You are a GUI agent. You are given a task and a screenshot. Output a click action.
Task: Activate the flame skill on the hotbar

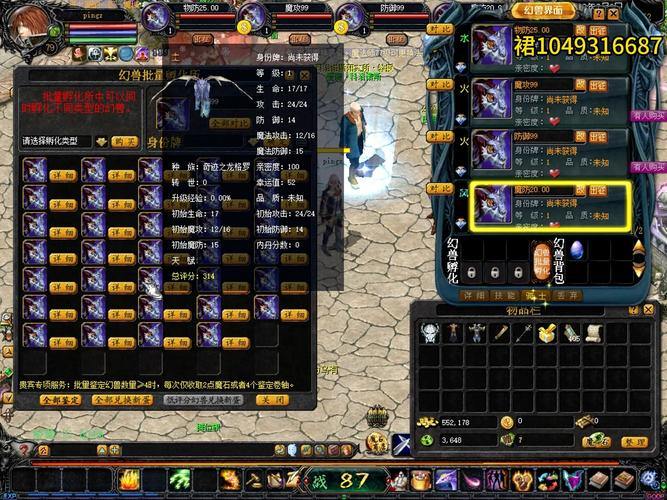pos(130,480)
